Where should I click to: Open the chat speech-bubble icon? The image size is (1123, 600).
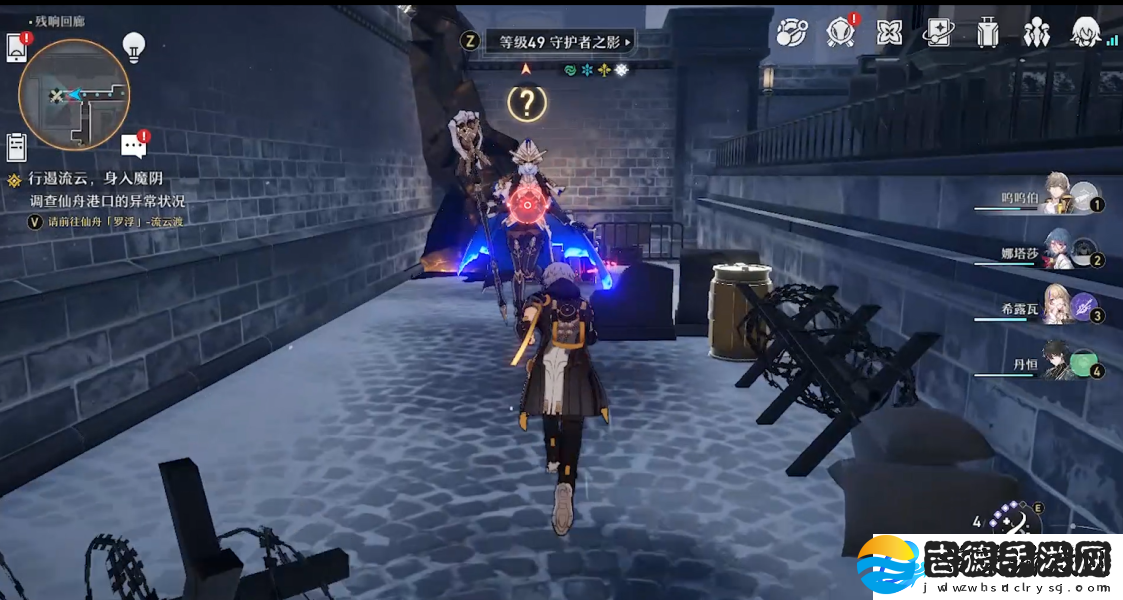pyautogui.click(x=133, y=146)
